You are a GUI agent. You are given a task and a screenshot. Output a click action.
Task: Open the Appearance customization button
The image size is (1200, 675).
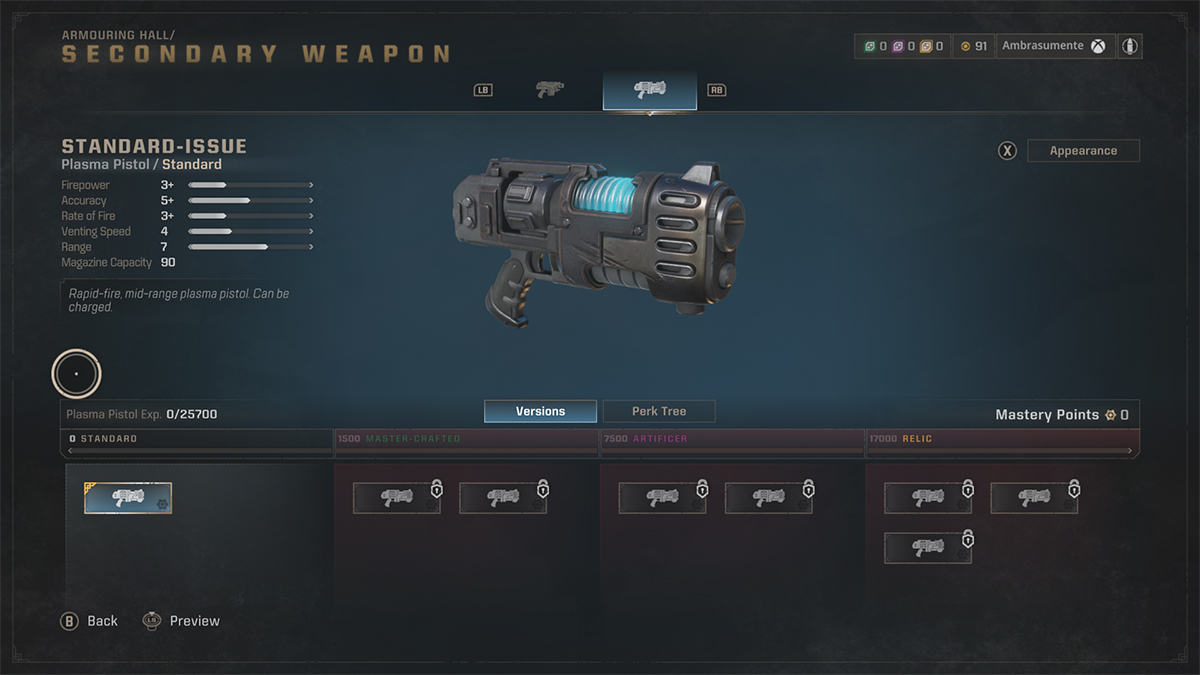(1083, 151)
